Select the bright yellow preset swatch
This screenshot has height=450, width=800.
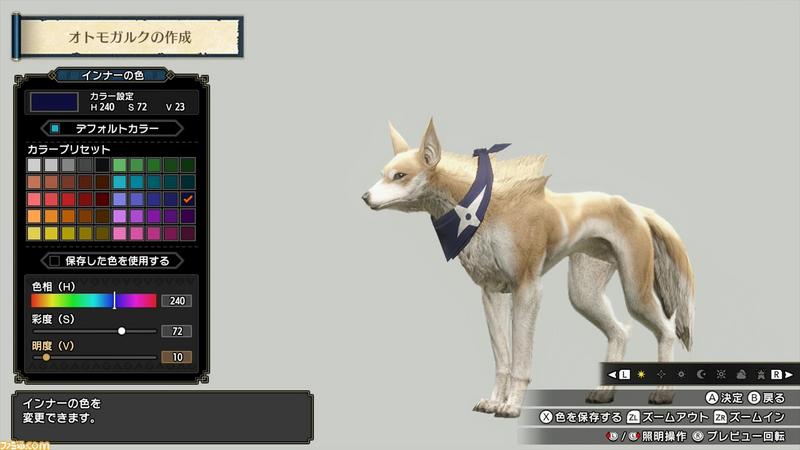point(35,232)
